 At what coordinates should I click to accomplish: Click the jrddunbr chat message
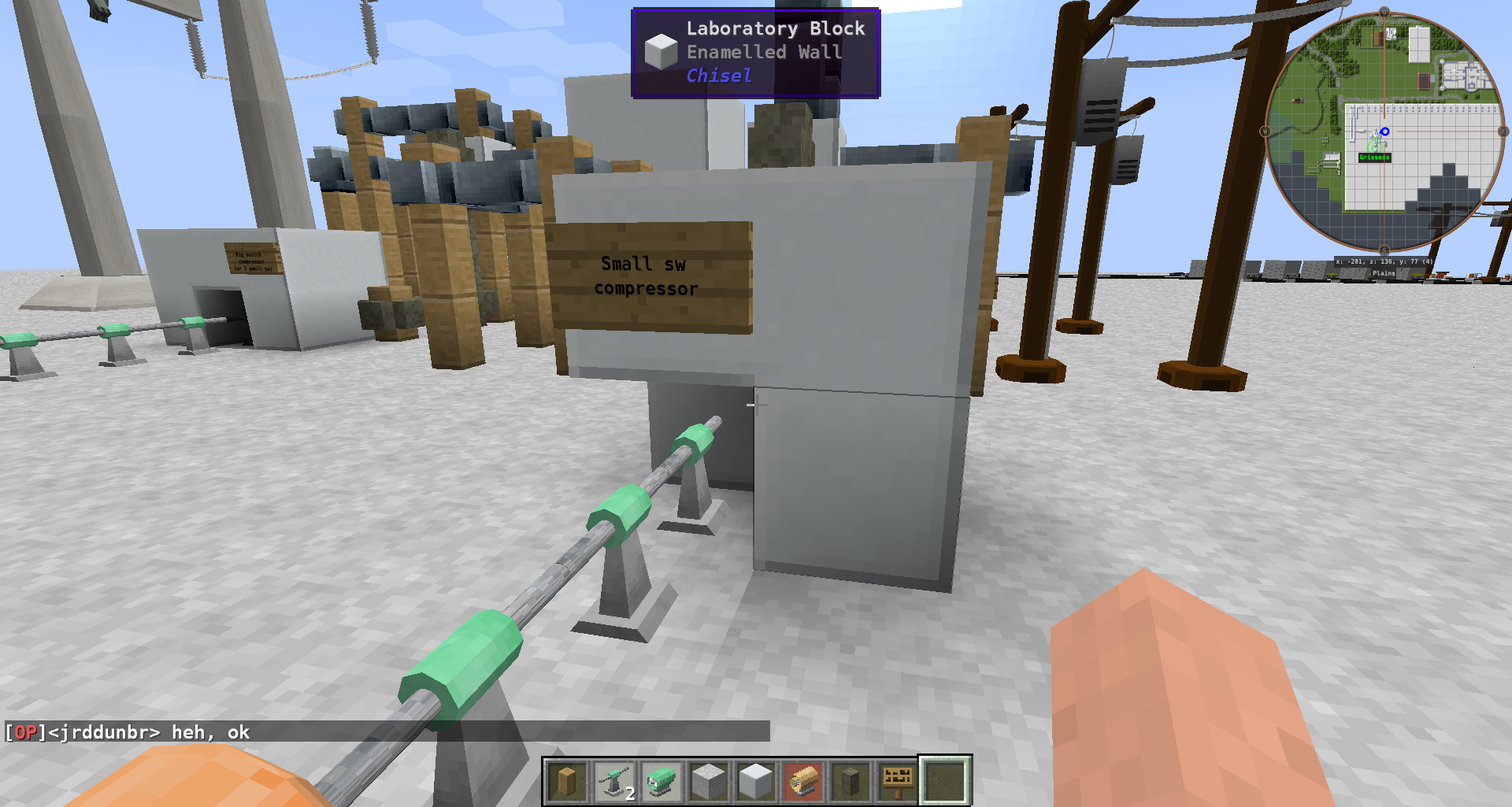(126, 732)
